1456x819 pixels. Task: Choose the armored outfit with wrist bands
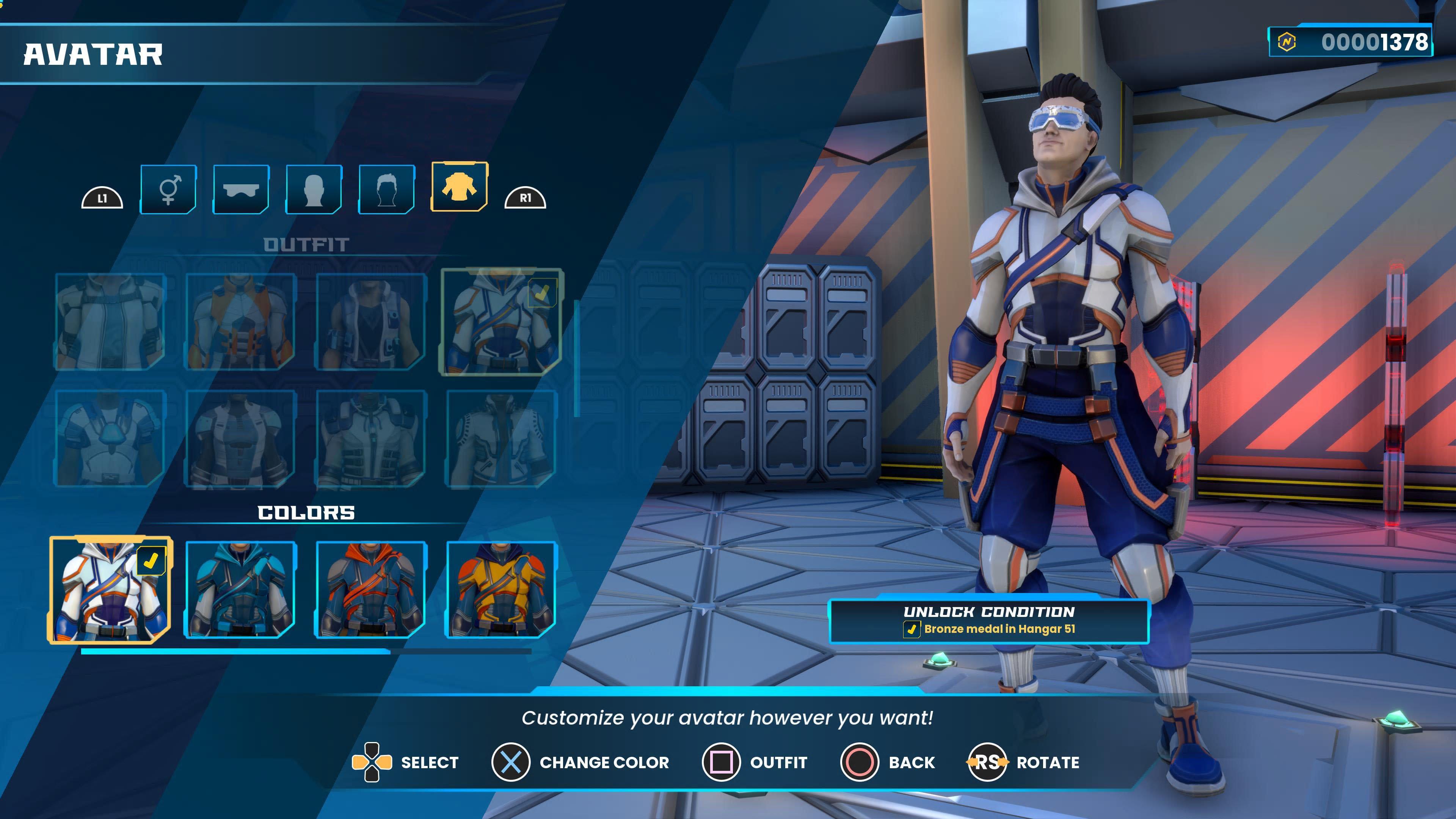pyautogui.click(x=241, y=438)
